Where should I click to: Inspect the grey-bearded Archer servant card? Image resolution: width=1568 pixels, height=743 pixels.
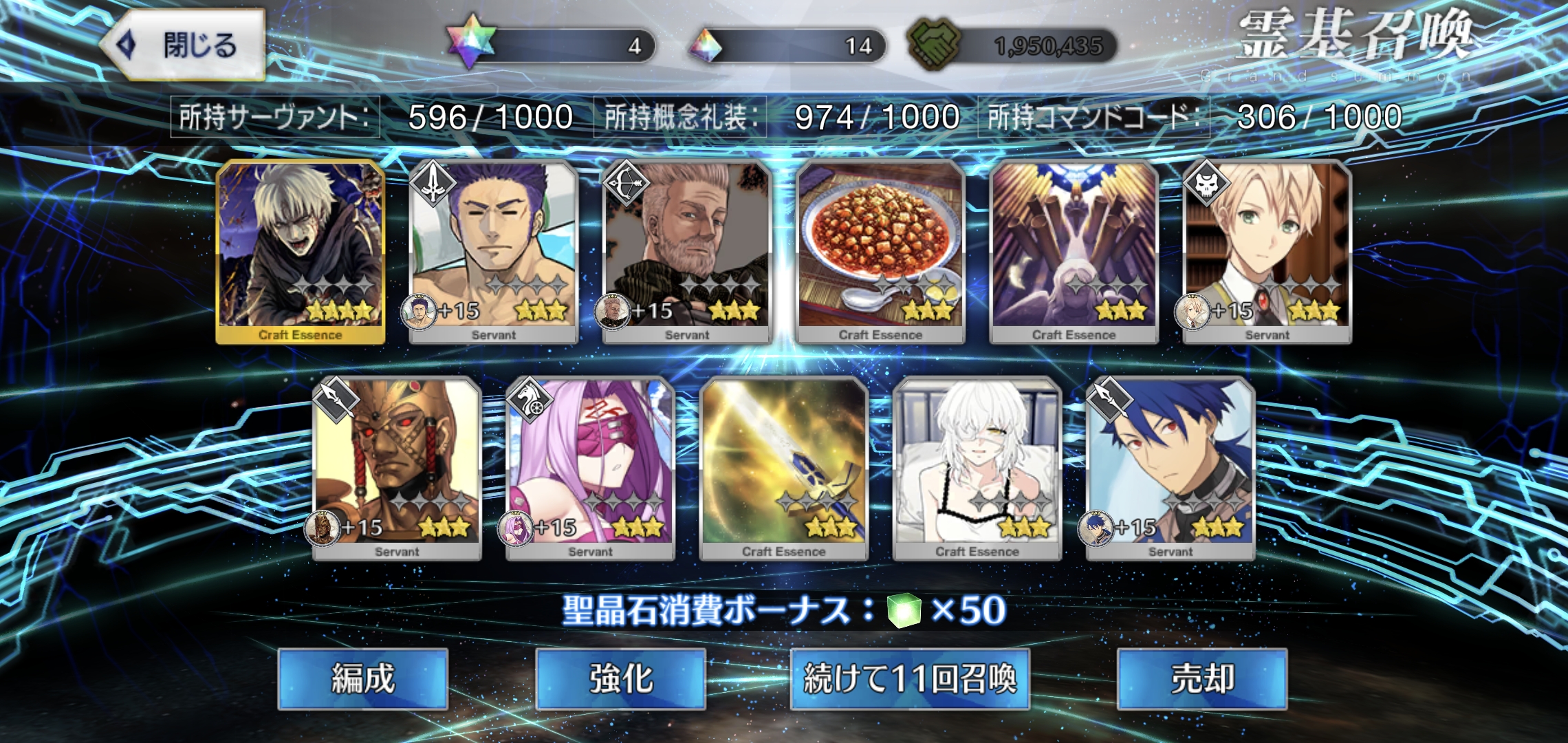point(687,252)
